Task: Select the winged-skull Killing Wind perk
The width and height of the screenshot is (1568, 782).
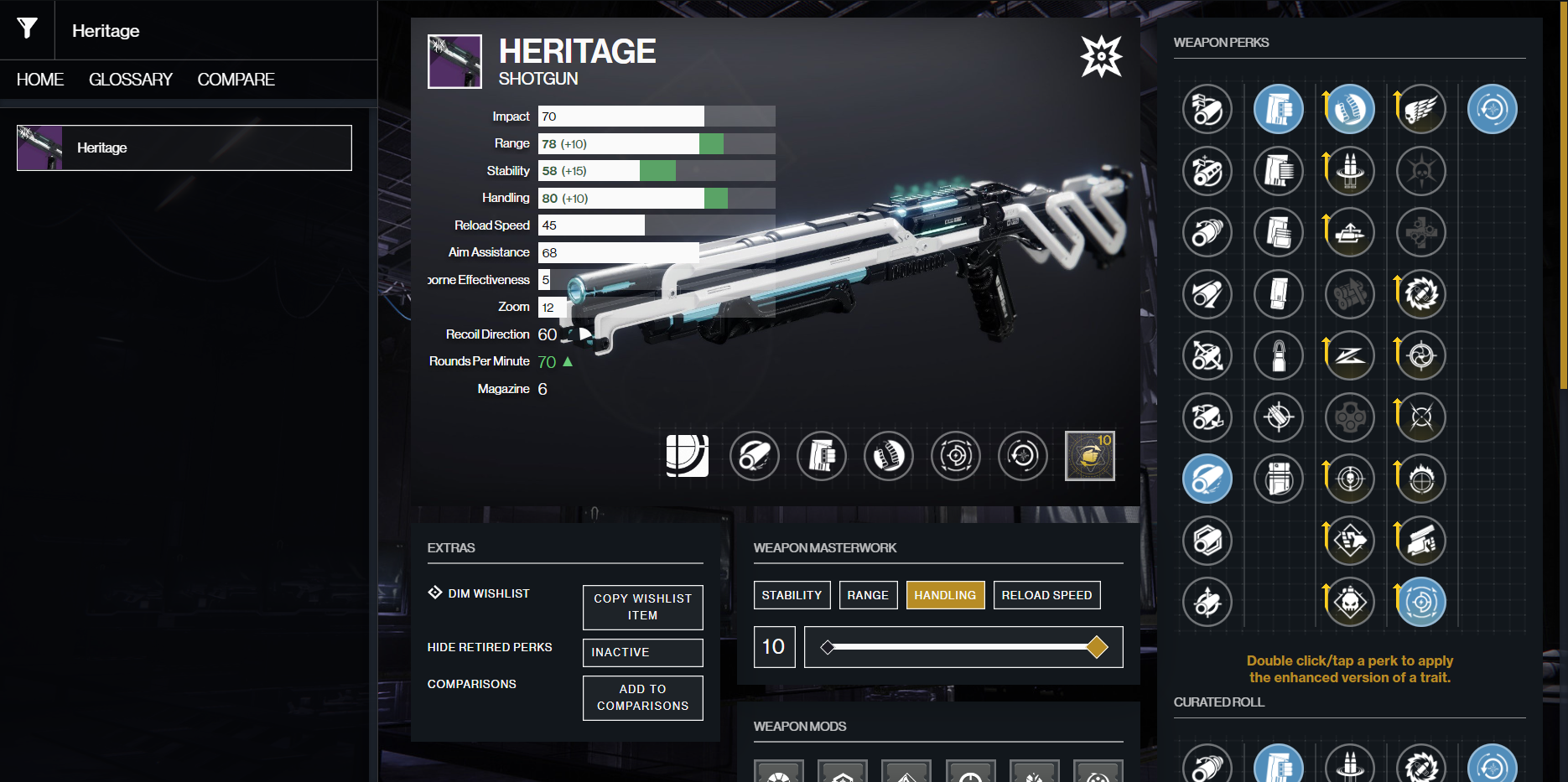Action: point(1420,109)
